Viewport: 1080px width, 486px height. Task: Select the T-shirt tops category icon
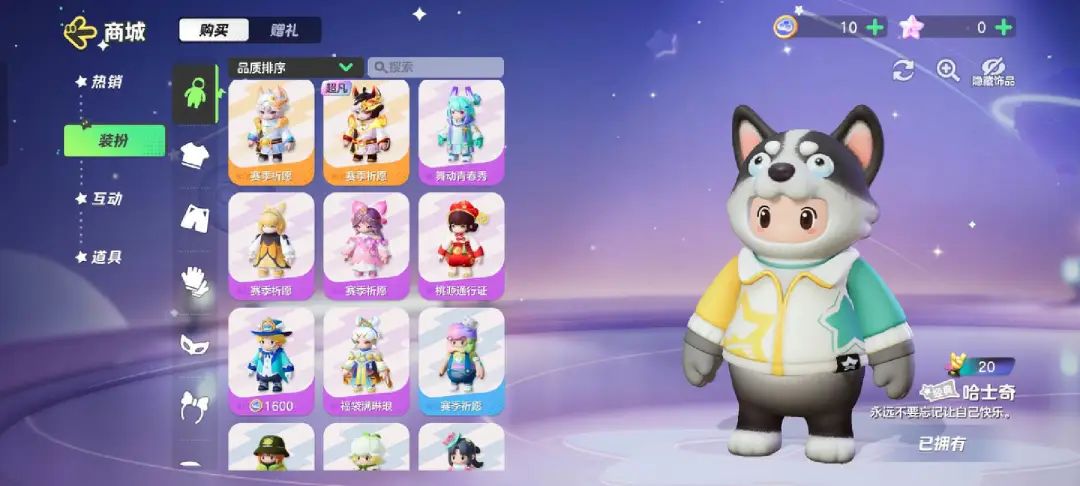point(194,155)
